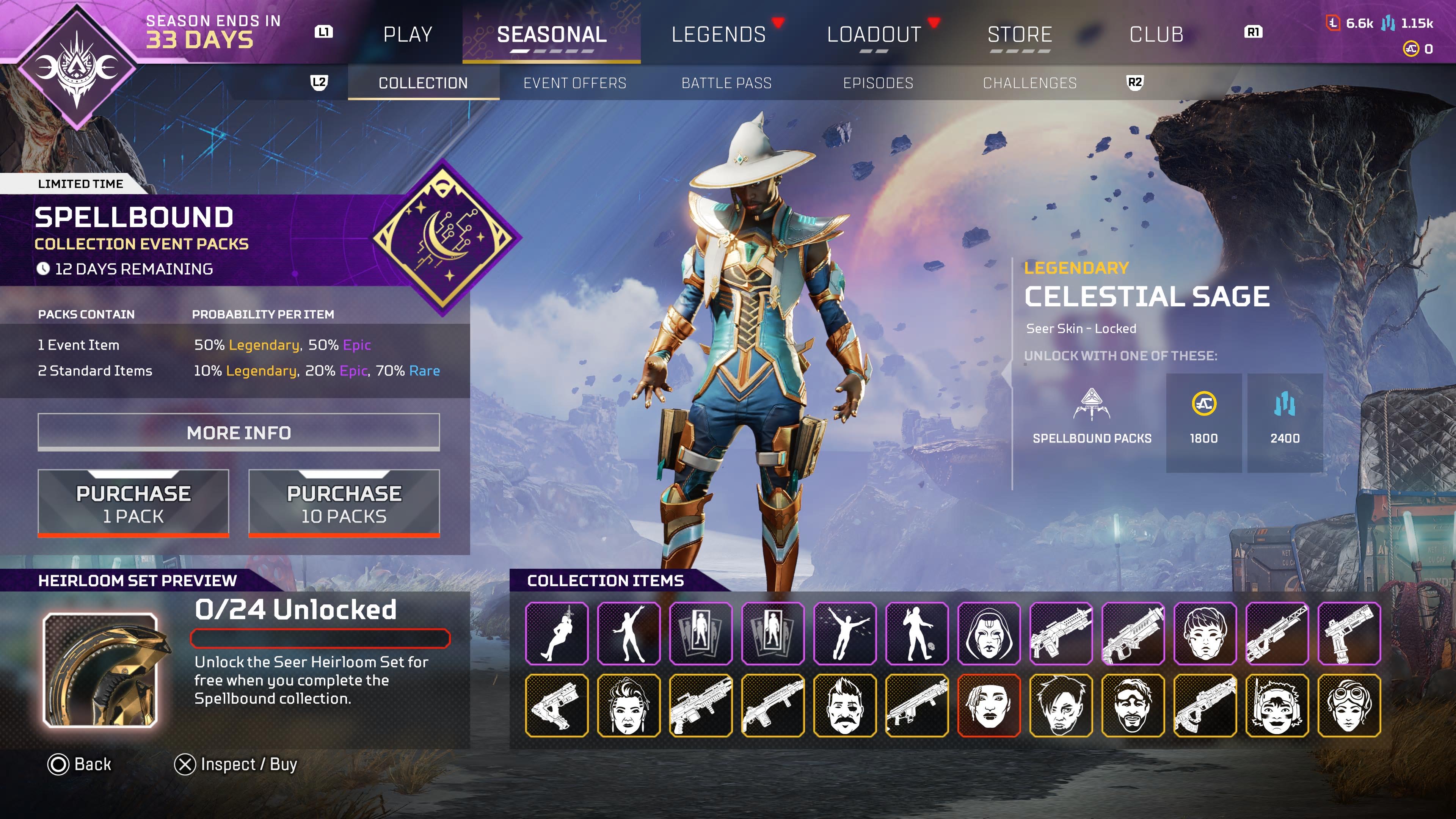This screenshot has width=1456, height=819.
Task: Switch to the Legends tab
Action: click(x=719, y=35)
